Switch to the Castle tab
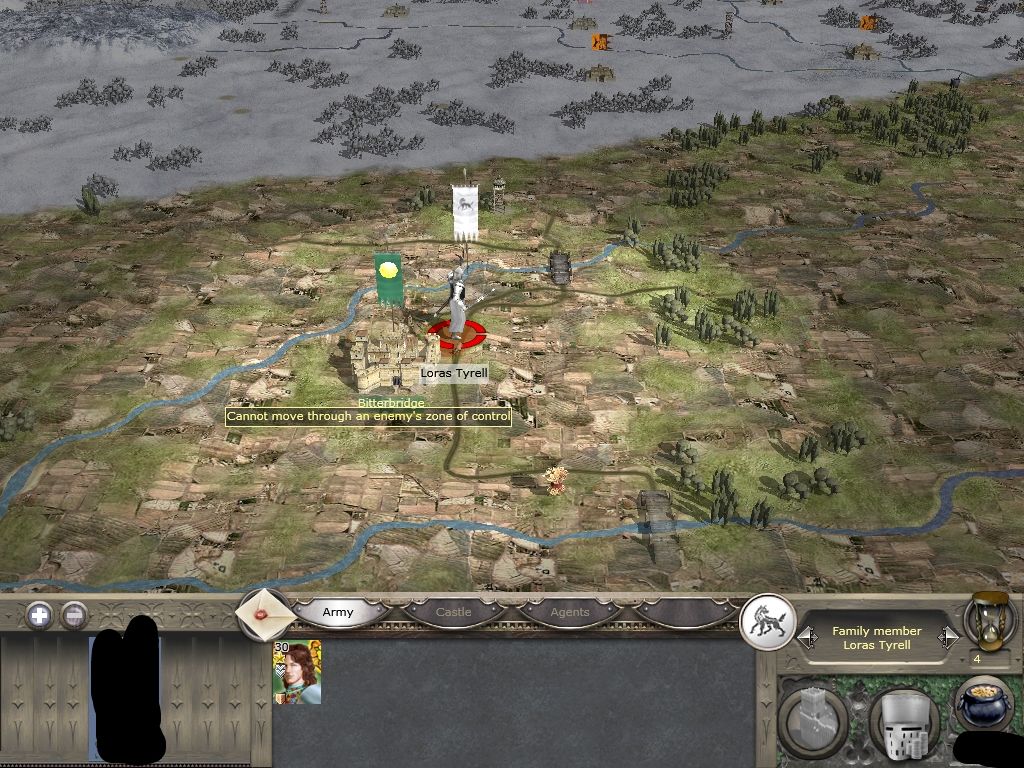 point(453,612)
